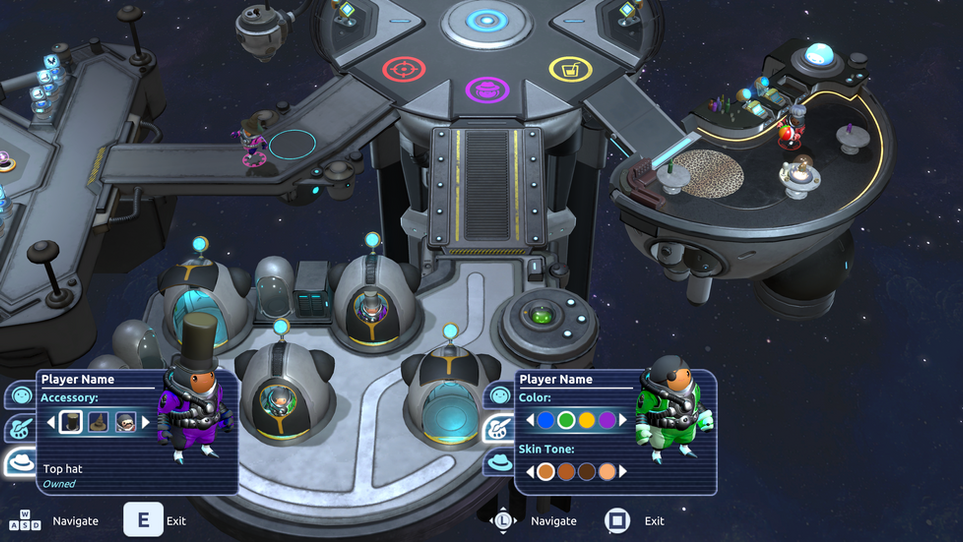
Task: Select the paint palette tab on the green player's panel
Action: 499,429
